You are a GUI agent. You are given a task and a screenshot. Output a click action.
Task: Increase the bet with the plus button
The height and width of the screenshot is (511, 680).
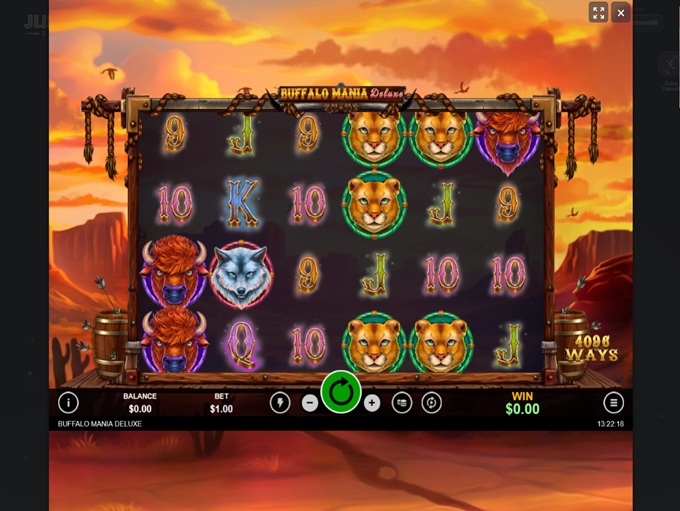(x=372, y=403)
